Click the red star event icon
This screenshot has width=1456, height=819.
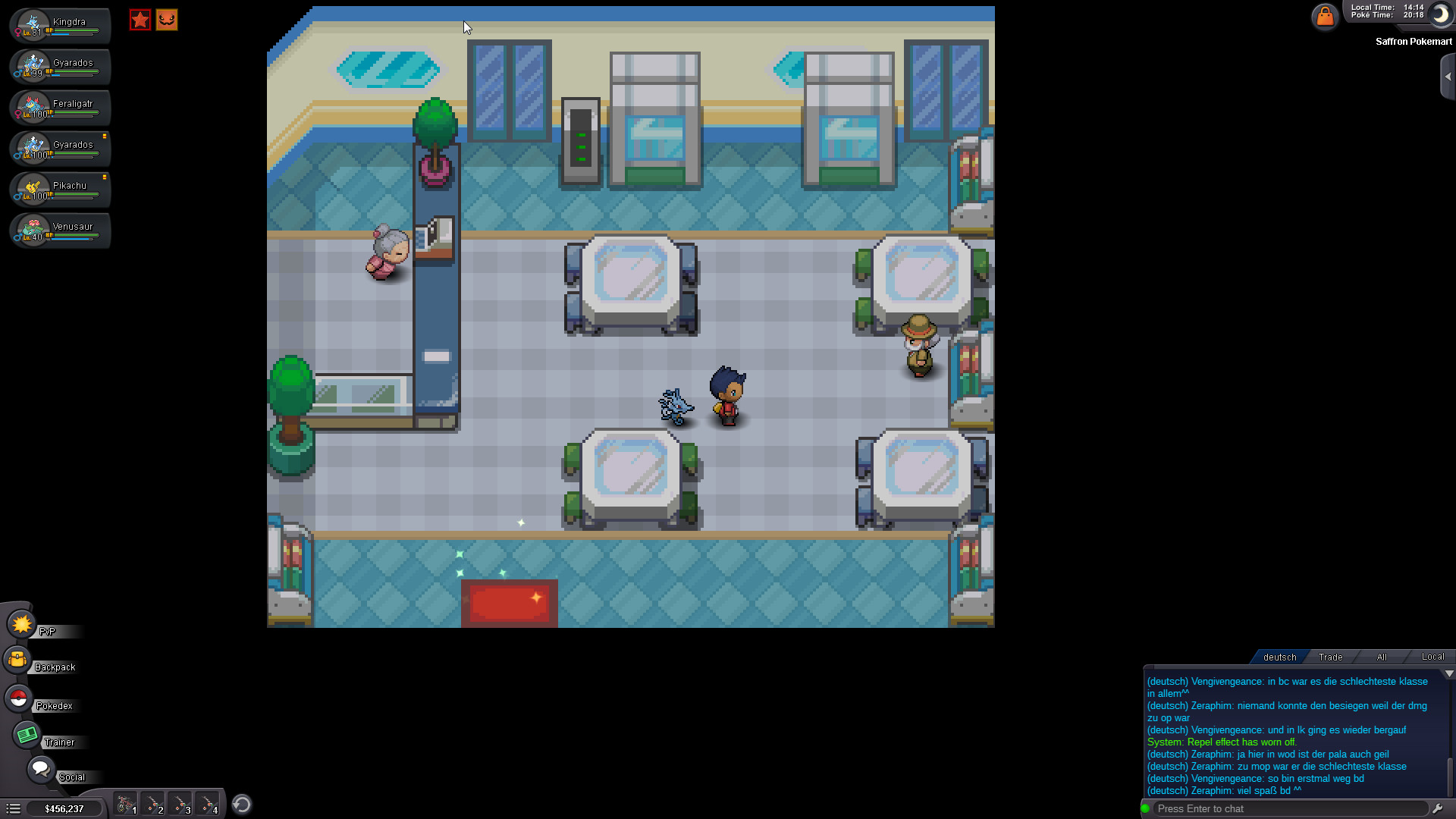pos(140,20)
